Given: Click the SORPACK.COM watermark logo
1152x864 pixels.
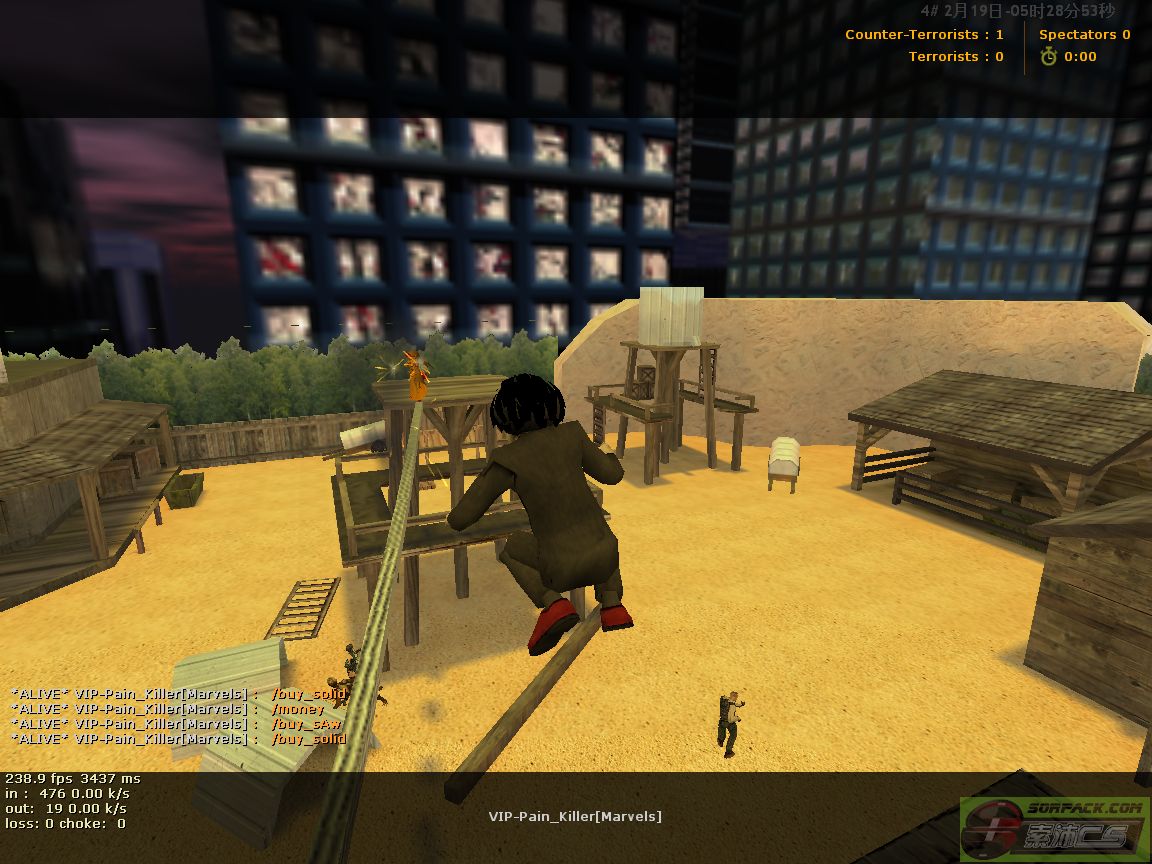Looking at the screenshot, I should click(x=1052, y=825).
